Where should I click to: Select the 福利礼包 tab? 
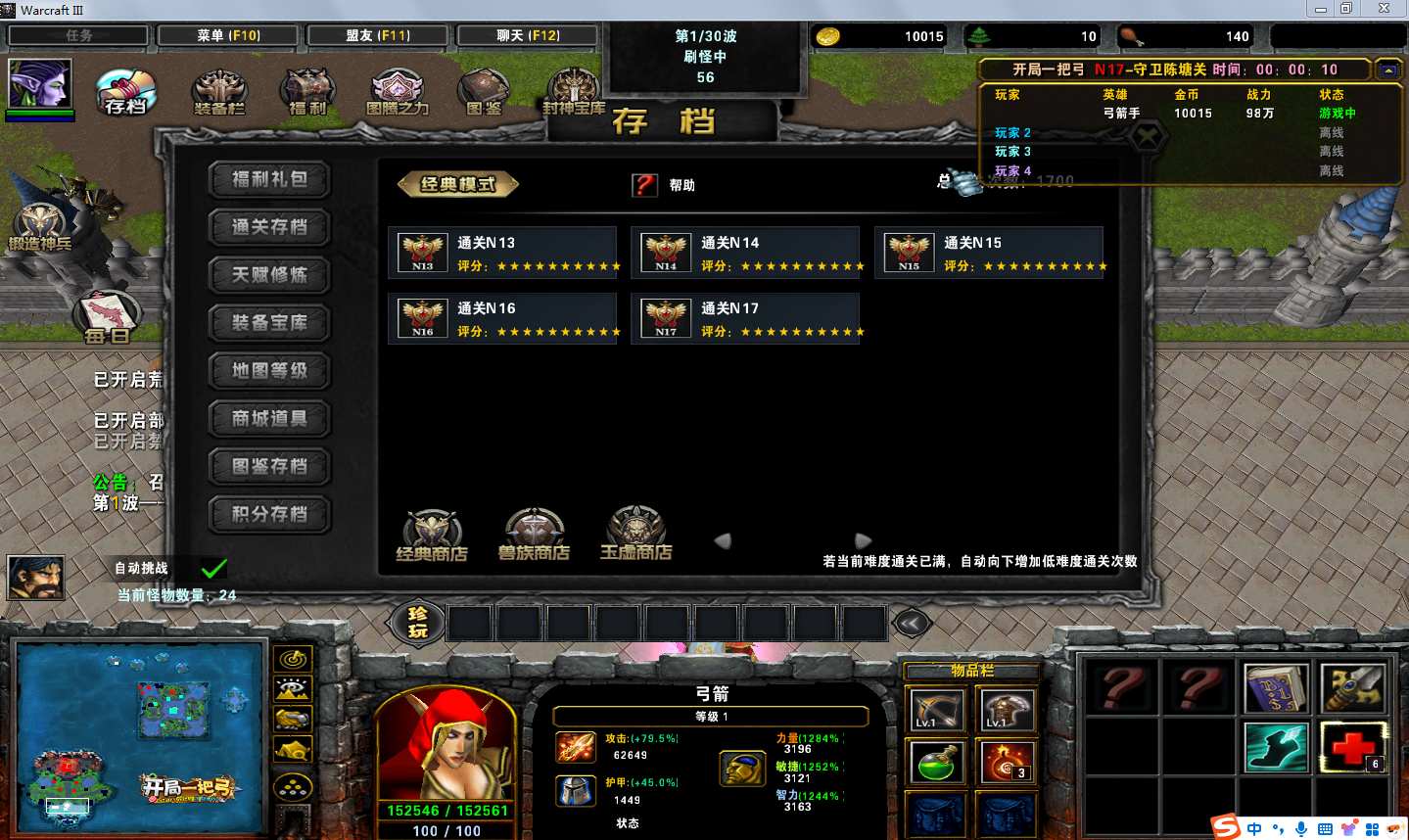click(x=269, y=179)
